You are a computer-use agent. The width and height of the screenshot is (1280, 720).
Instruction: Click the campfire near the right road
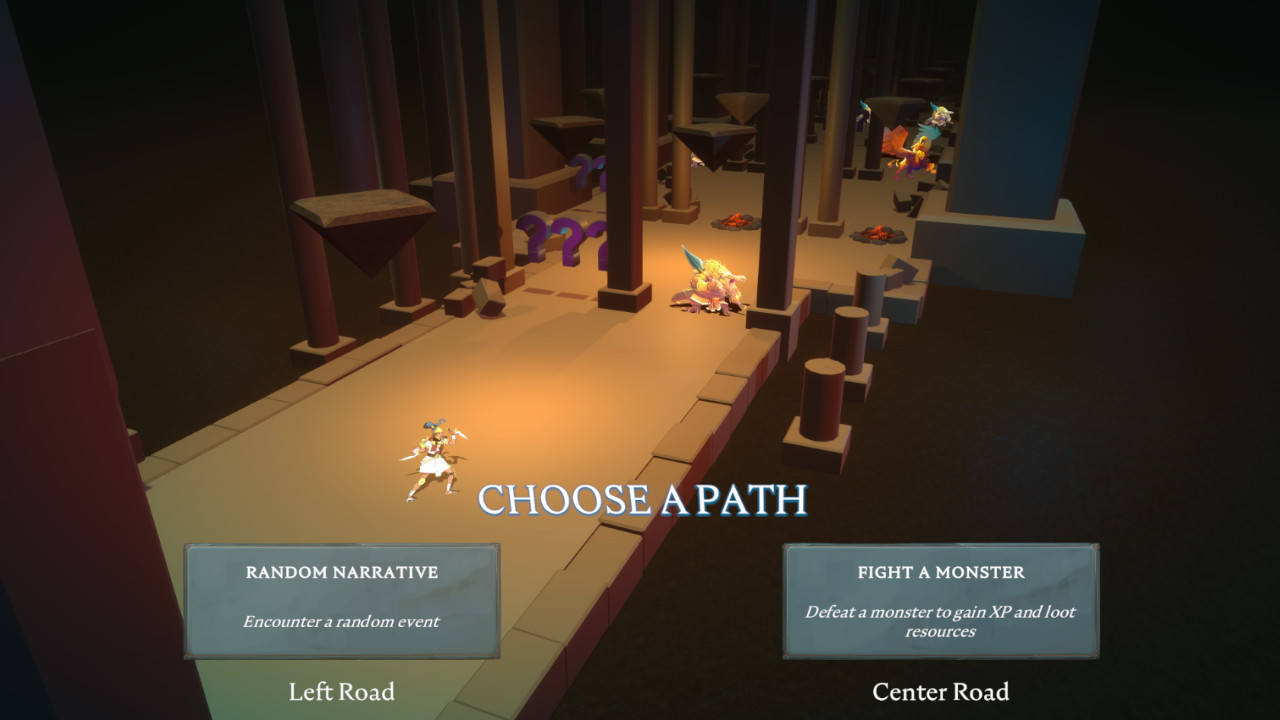coord(877,233)
